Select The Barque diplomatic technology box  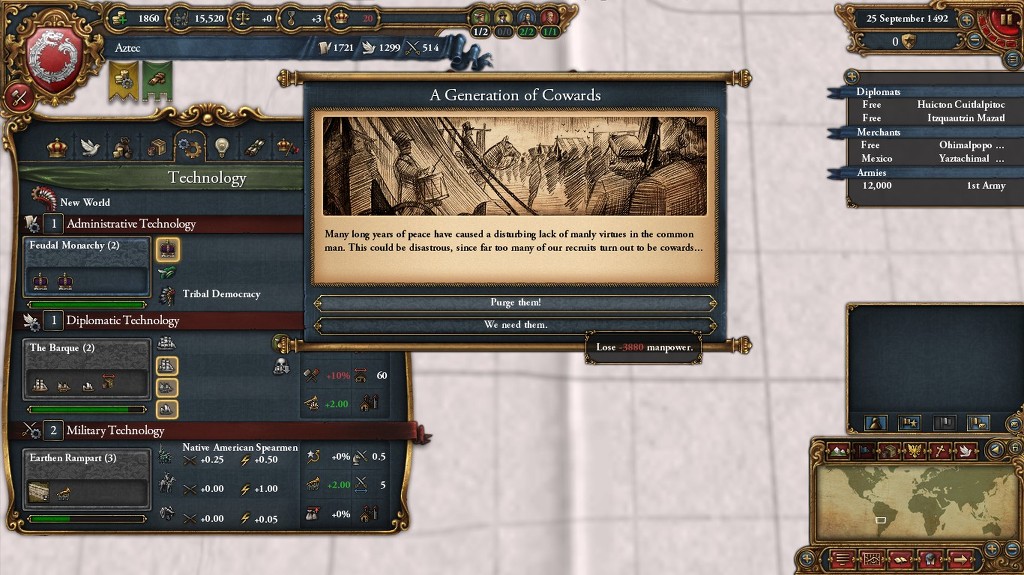(x=87, y=369)
